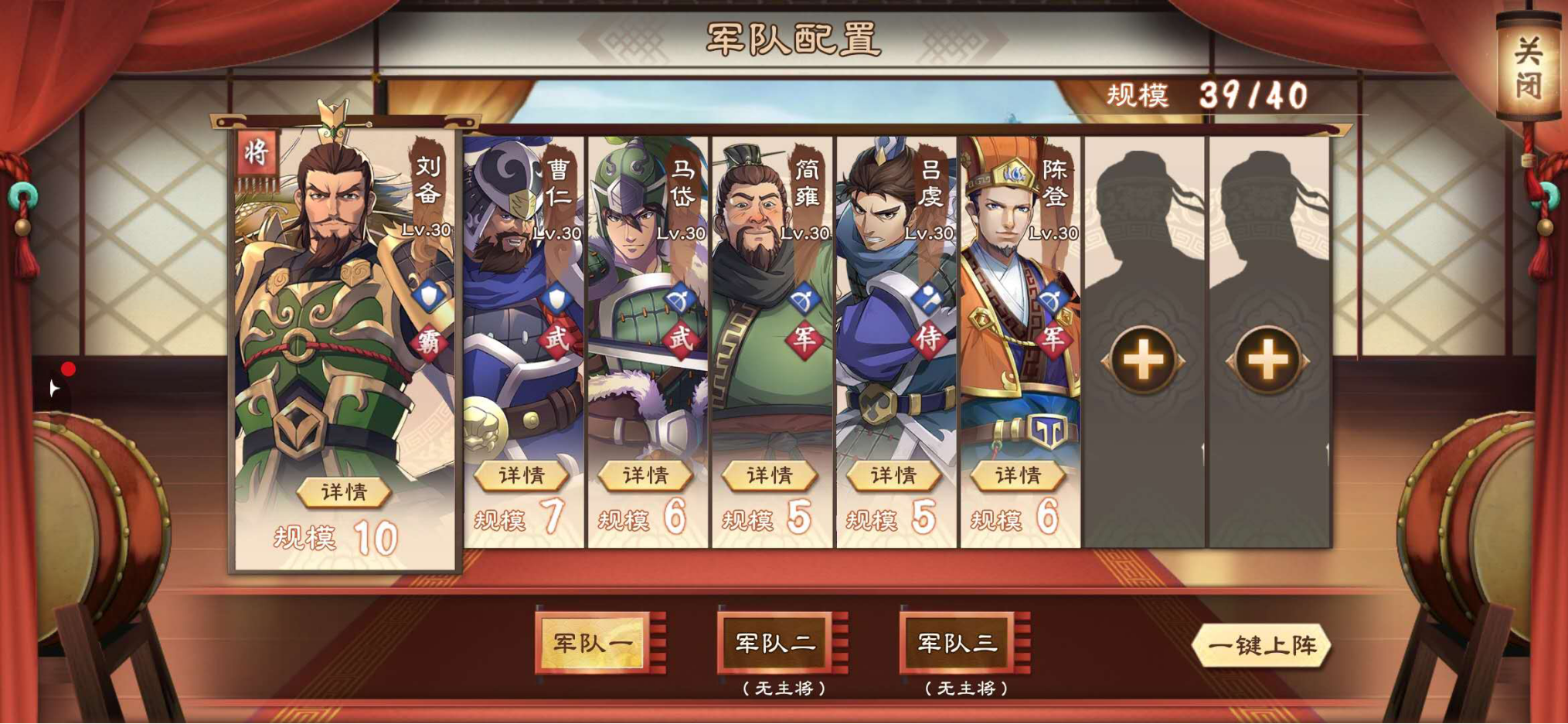The width and height of the screenshot is (1568, 724).
Task: Activate the 一键上阵 auto-deploy button
Action: (1261, 645)
